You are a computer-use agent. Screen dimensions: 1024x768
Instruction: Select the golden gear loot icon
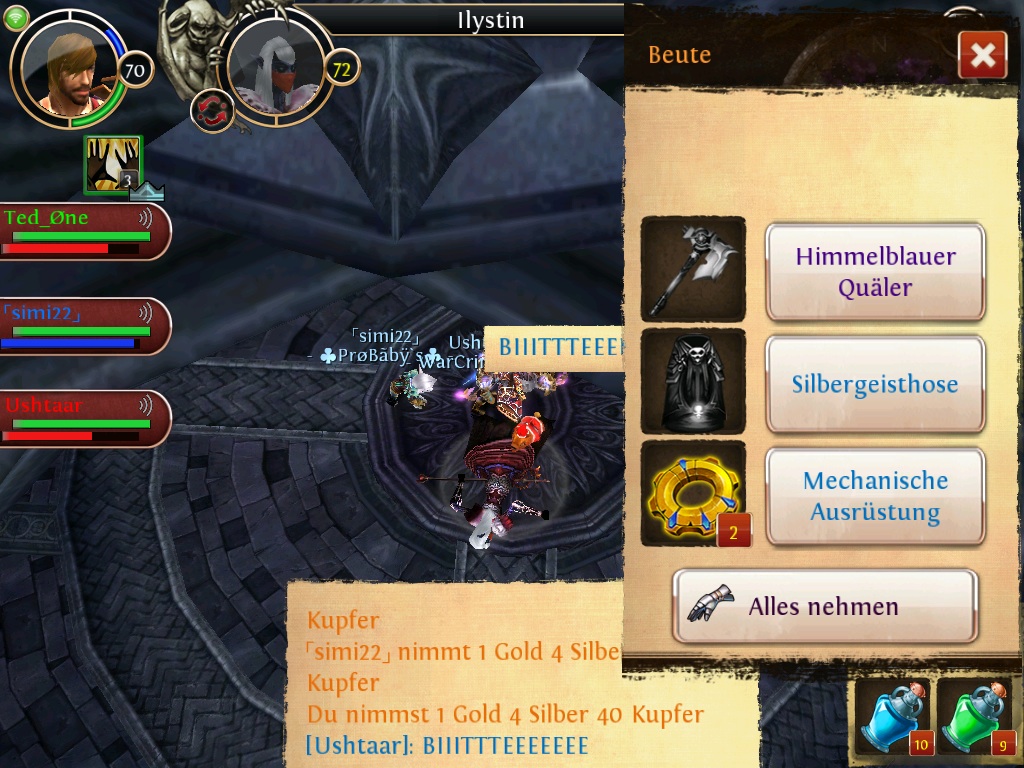693,494
